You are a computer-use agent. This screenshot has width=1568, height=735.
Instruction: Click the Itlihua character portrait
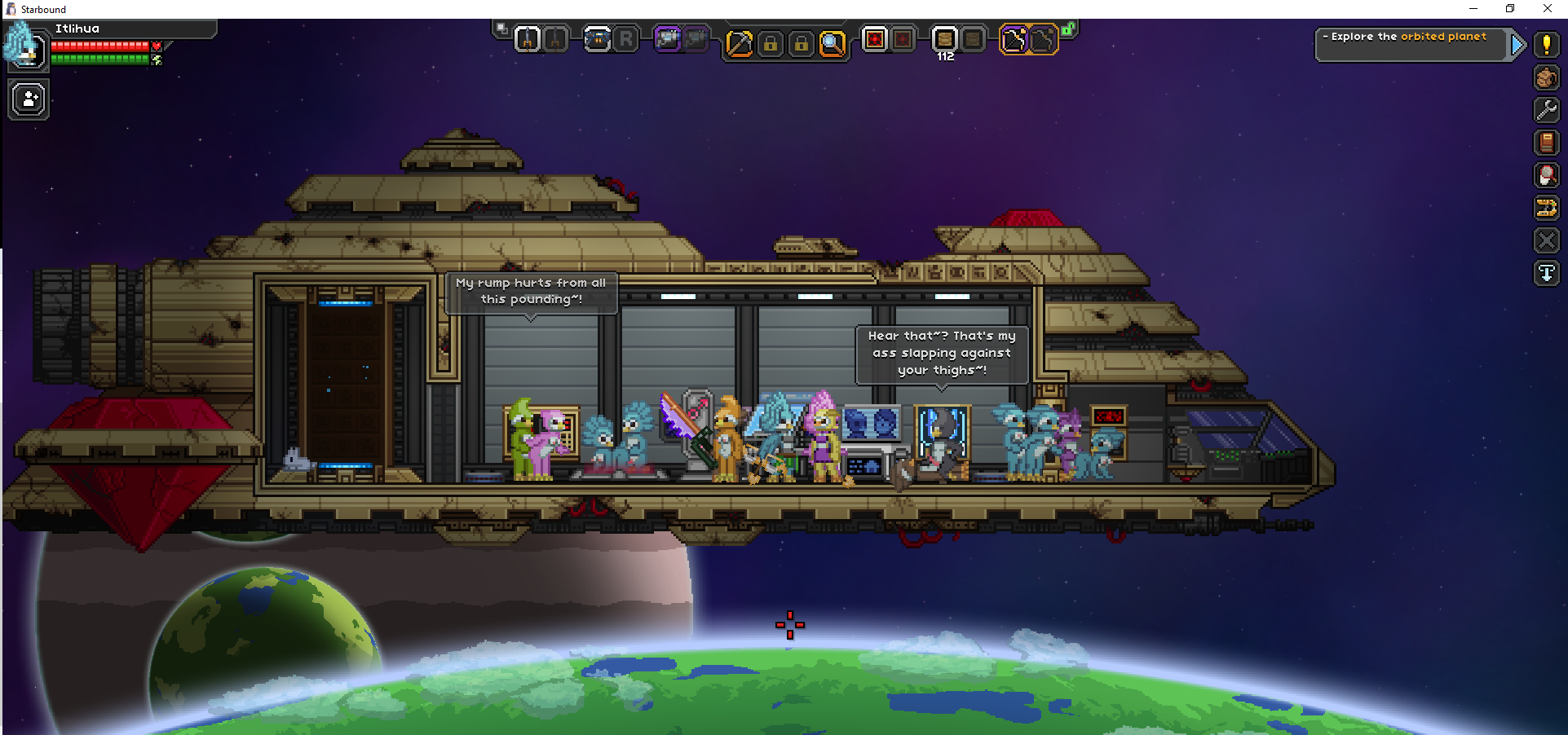pos(24,46)
